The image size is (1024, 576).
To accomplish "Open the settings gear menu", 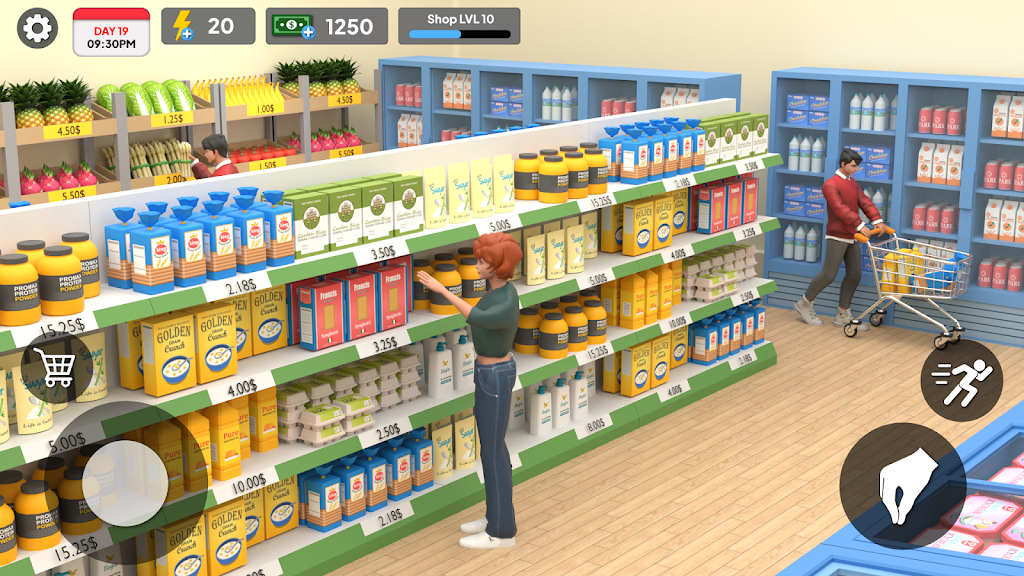I will click(x=37, y=28).
